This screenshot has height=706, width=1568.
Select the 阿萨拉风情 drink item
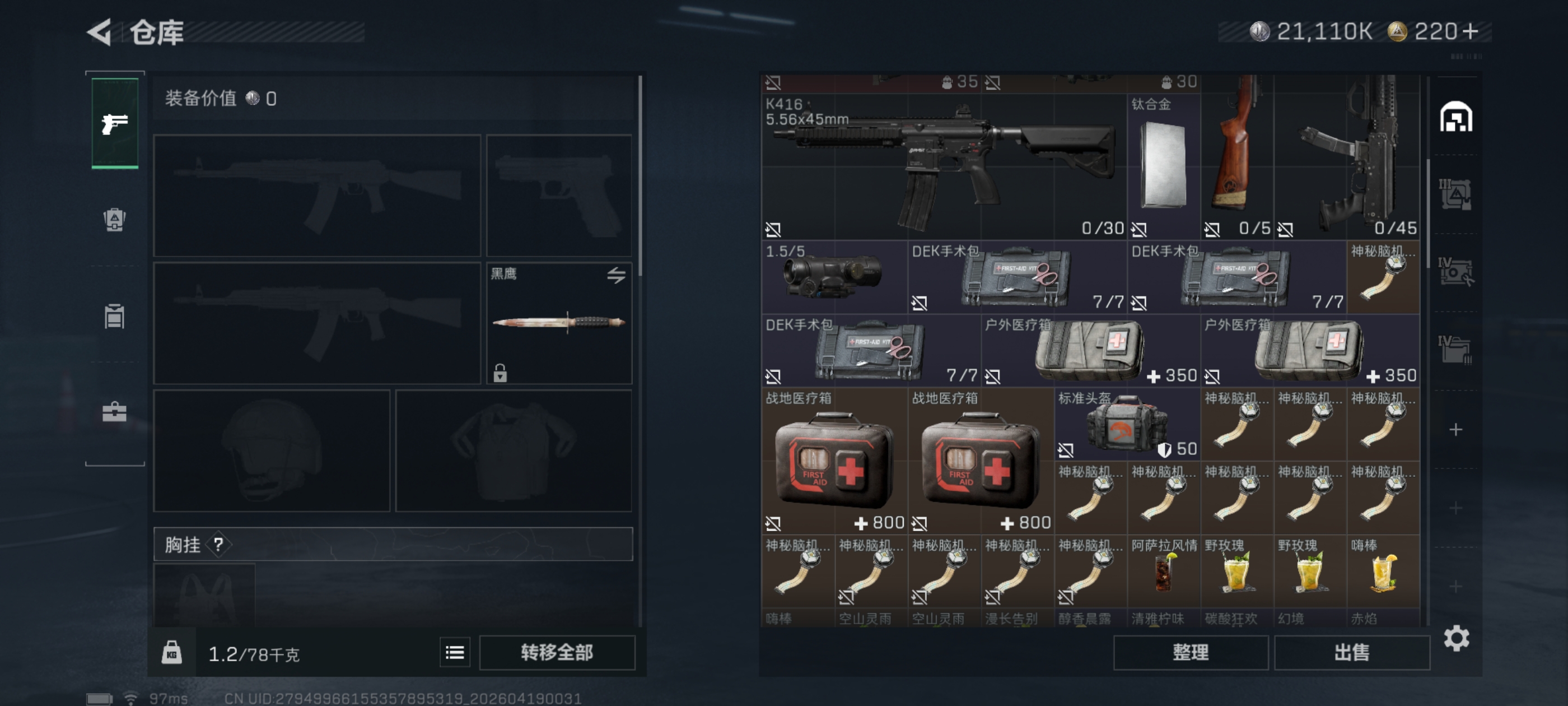(1163, 571)
